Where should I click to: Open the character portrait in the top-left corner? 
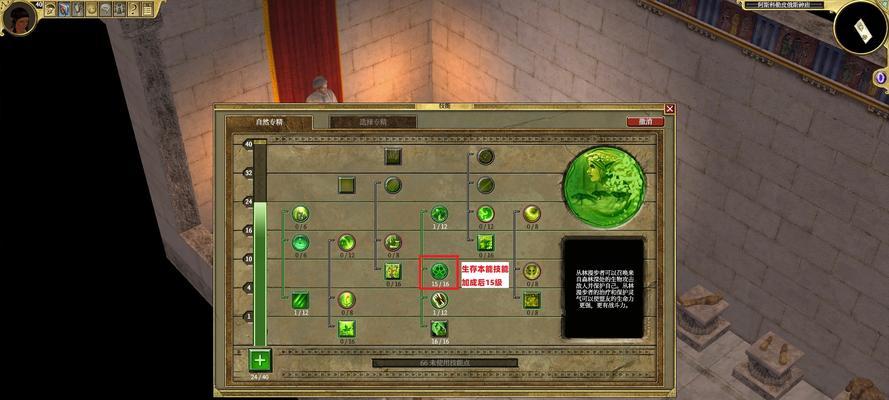[19, 18]
